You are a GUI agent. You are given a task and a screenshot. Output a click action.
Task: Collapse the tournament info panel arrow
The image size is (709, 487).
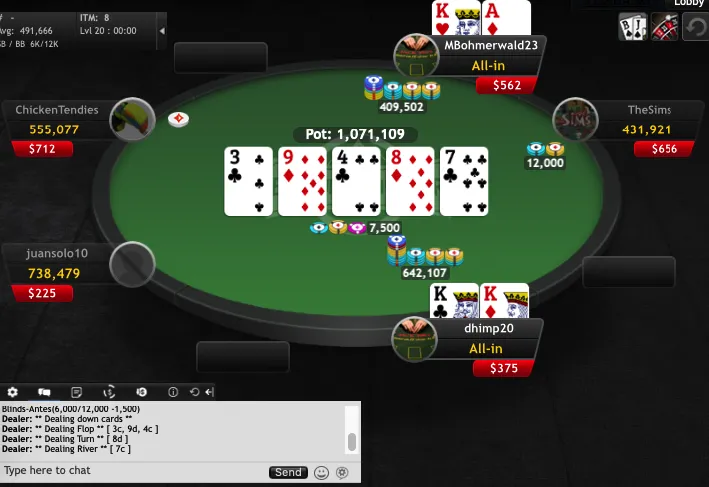162,31
